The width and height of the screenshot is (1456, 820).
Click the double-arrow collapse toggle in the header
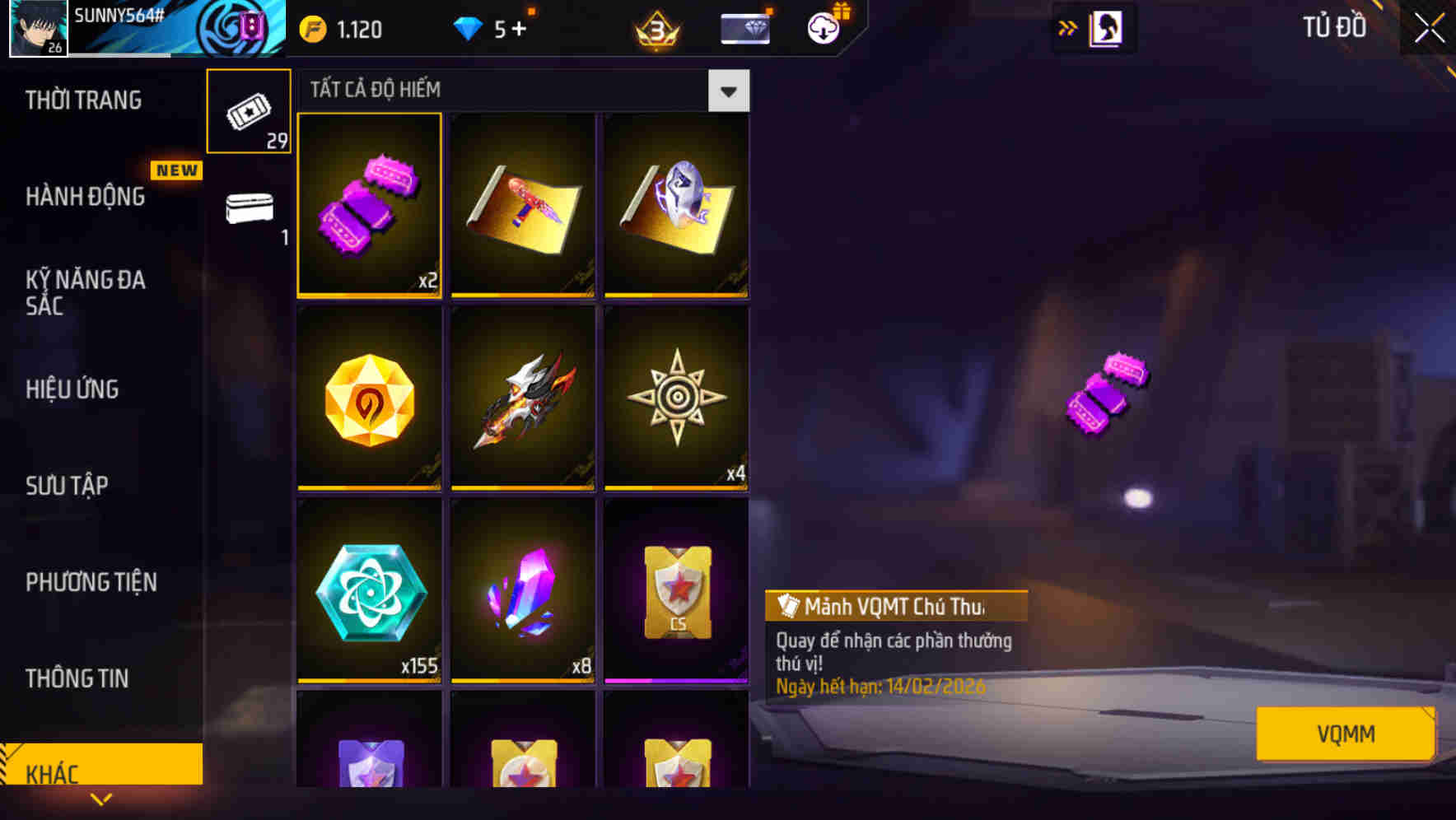tap(1068, 27)
